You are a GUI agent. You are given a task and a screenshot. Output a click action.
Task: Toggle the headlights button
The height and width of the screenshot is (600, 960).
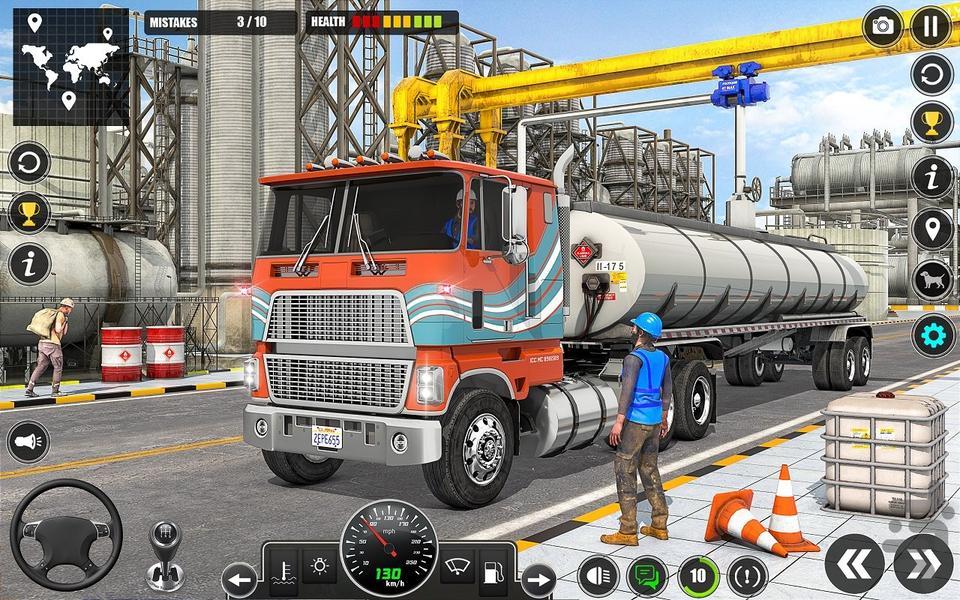[598, 575]
